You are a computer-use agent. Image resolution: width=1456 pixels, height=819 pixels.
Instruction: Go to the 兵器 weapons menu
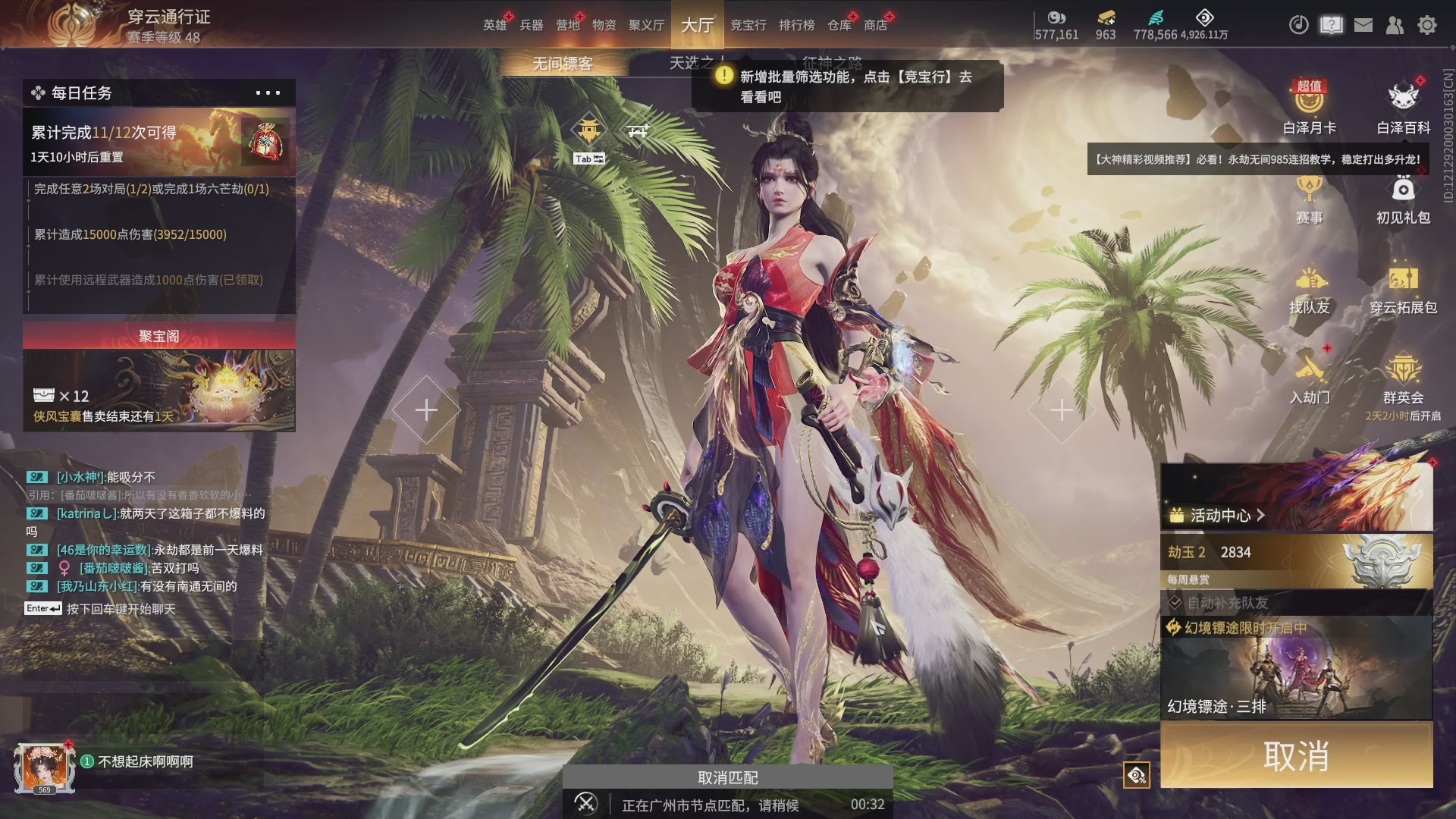[531, 25]
